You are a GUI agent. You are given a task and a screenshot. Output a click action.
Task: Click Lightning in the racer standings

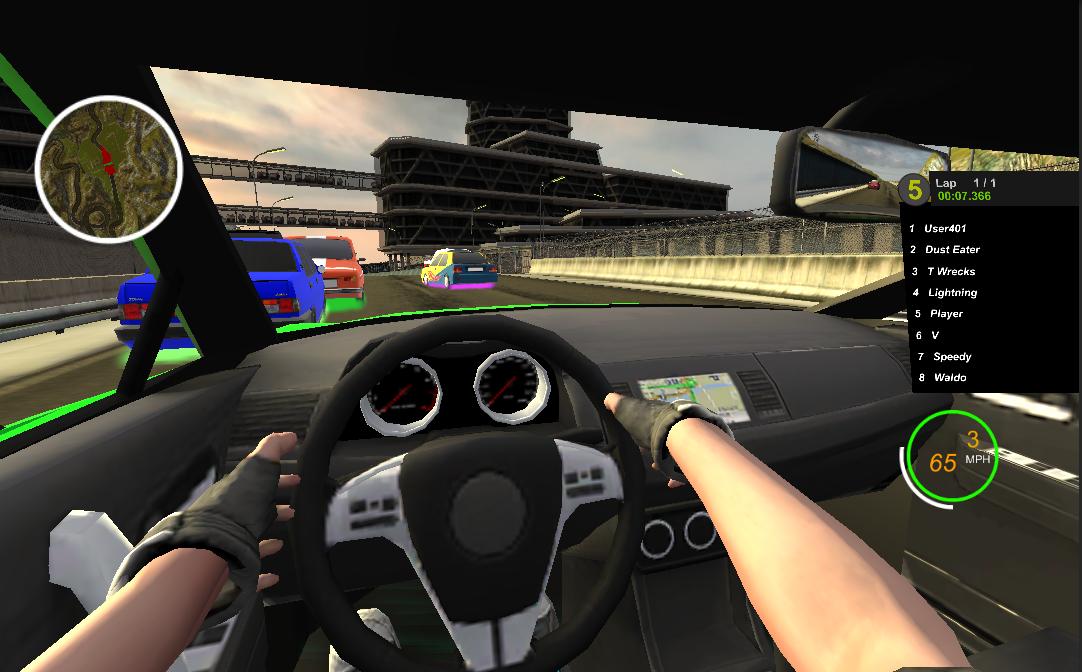pyautogui.click(x=952, y=293)
